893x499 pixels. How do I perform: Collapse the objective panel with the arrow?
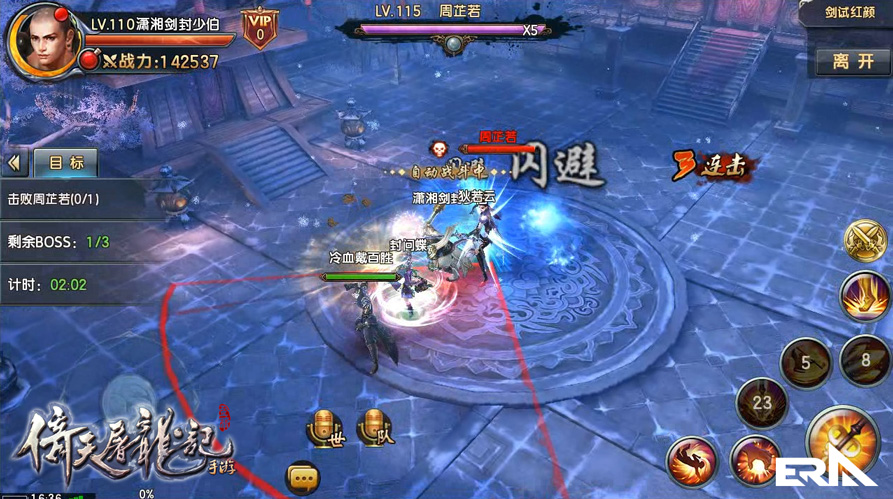(x=15, y=162)
